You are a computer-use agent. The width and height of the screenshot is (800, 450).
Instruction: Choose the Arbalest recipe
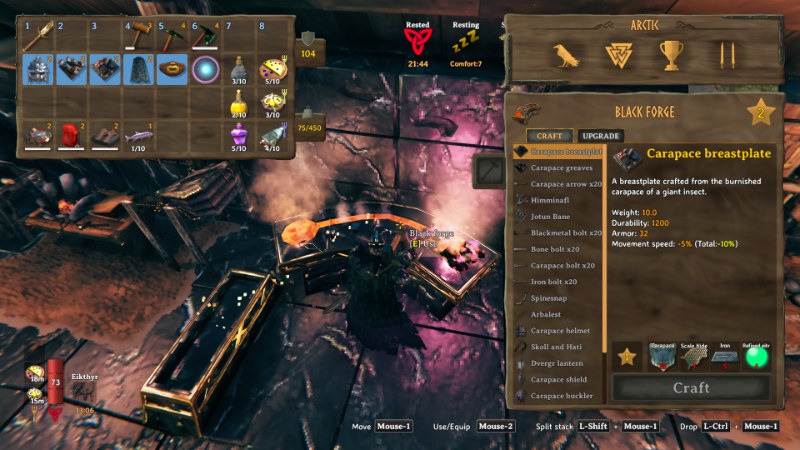(552, 314)
